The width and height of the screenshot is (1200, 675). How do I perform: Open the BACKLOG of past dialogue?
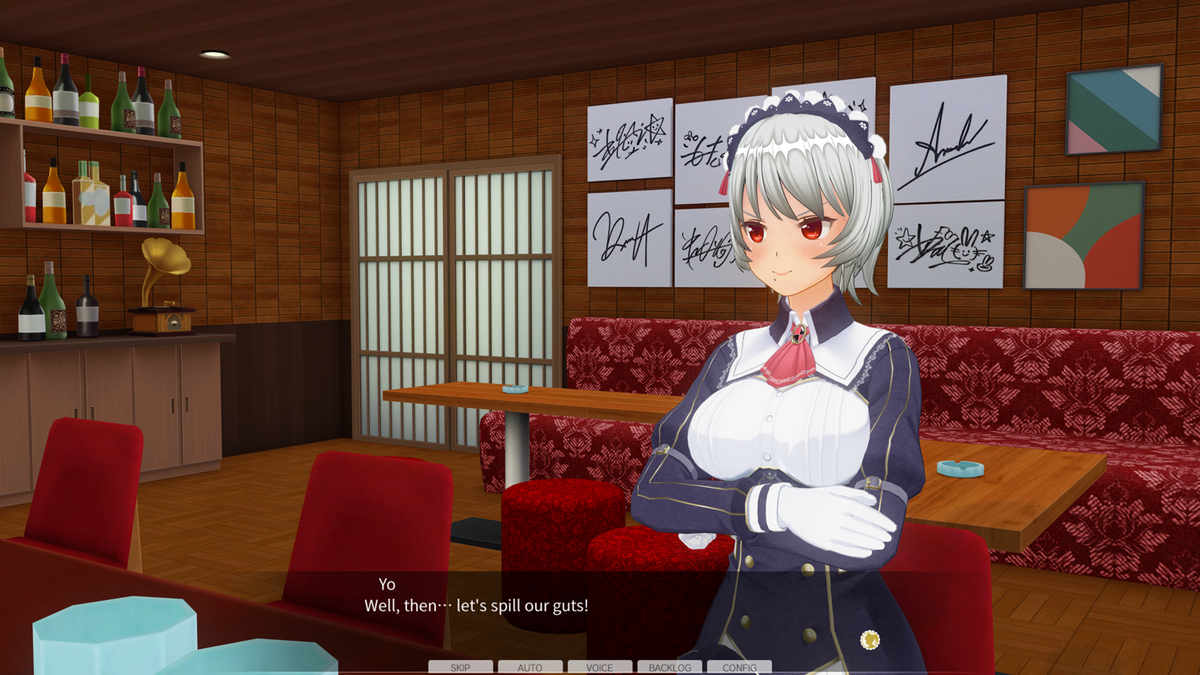[670, 667]
